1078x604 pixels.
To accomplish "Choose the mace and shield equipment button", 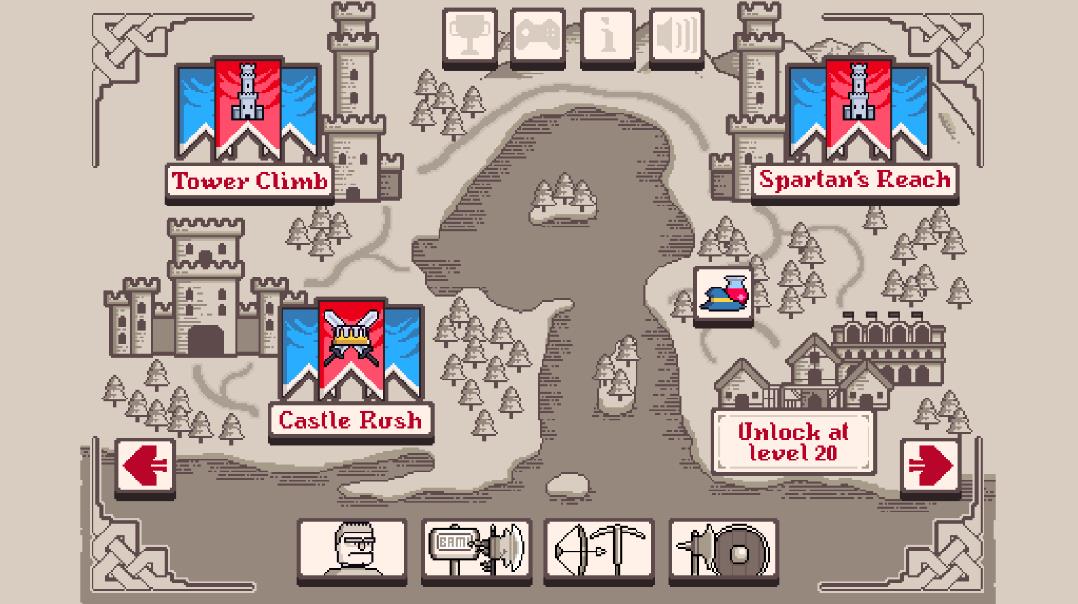I will [x=722, y=549].
